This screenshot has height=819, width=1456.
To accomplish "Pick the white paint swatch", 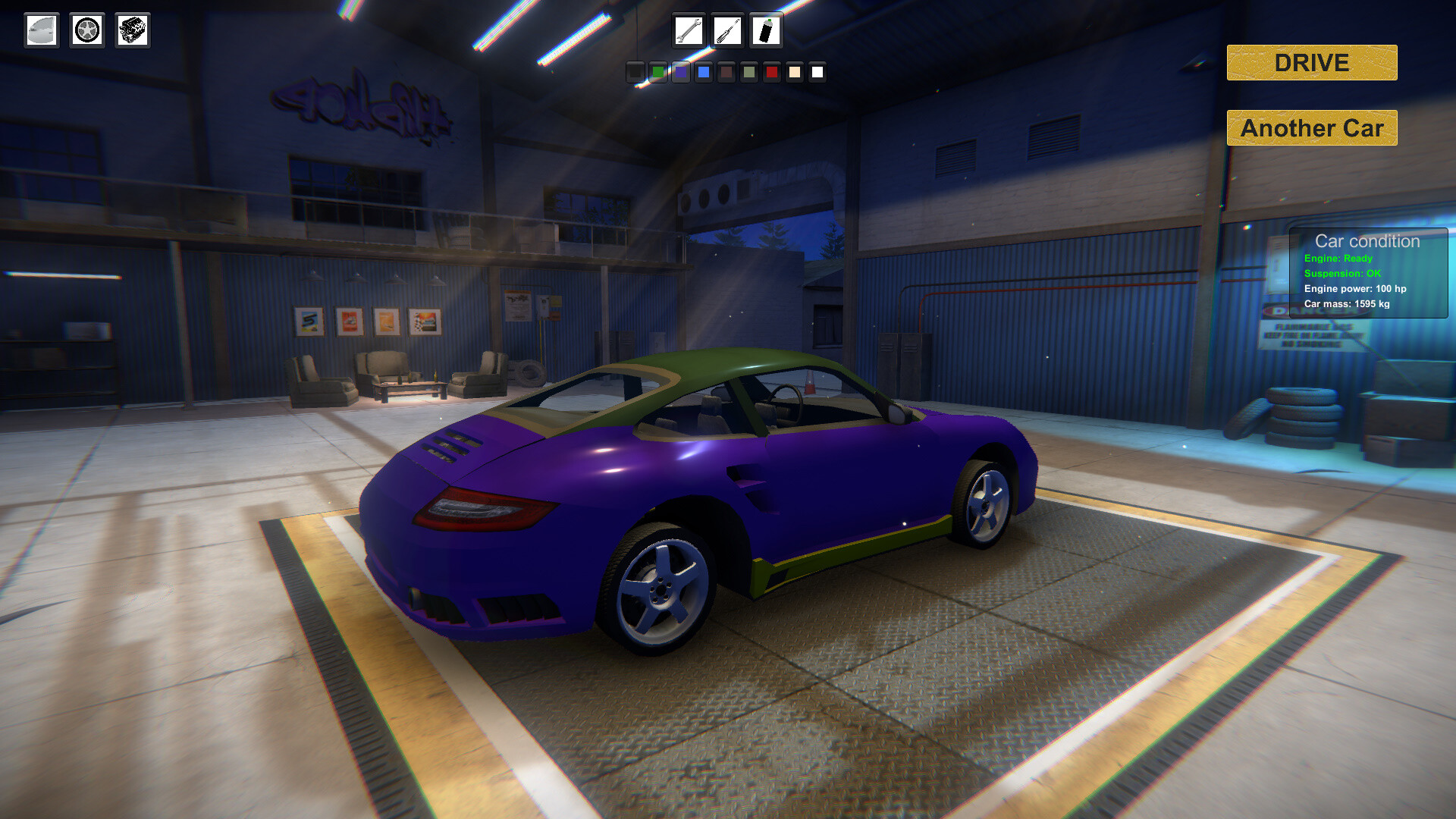I will click(x=817, y=73).
